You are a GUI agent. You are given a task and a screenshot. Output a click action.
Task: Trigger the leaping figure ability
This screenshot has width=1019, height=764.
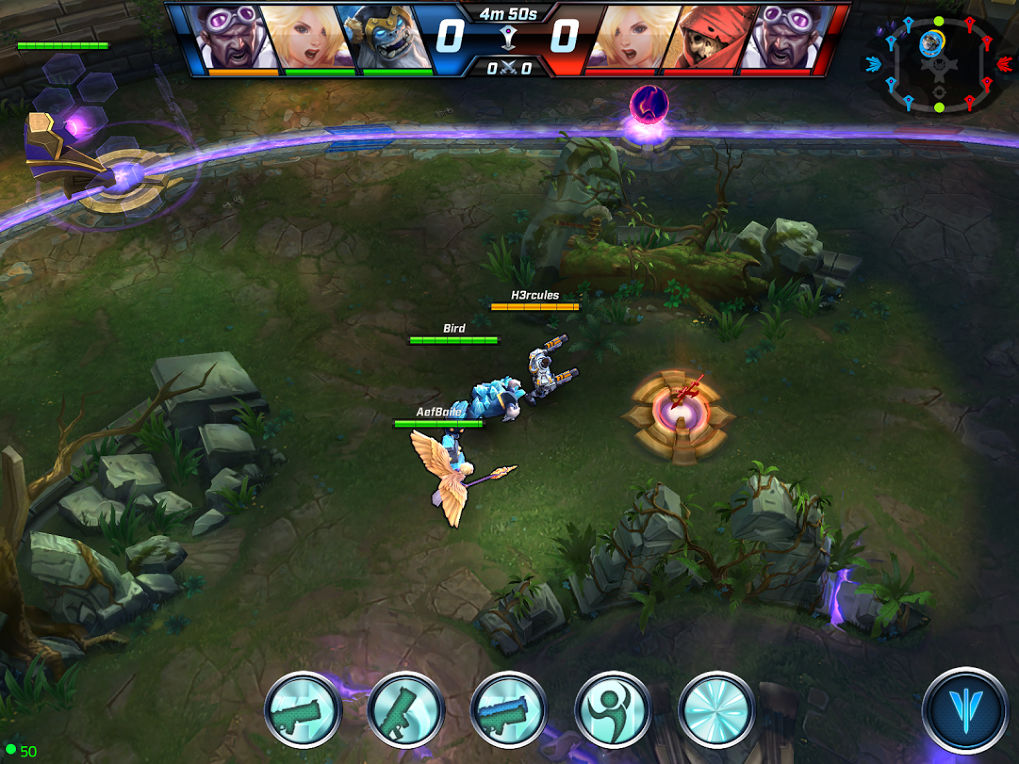tap(612, 710)
